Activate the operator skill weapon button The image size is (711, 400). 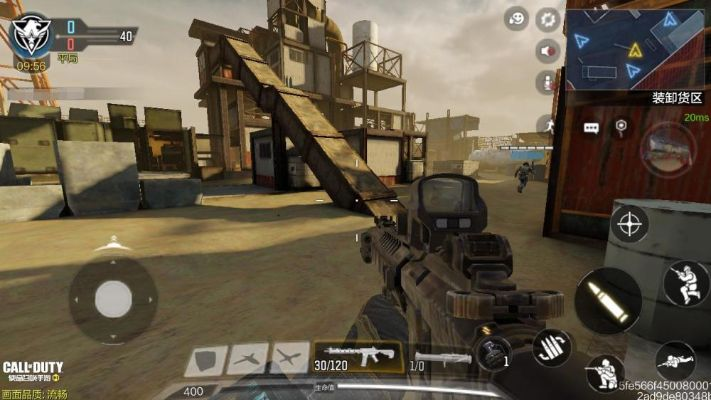pos(667,147)
